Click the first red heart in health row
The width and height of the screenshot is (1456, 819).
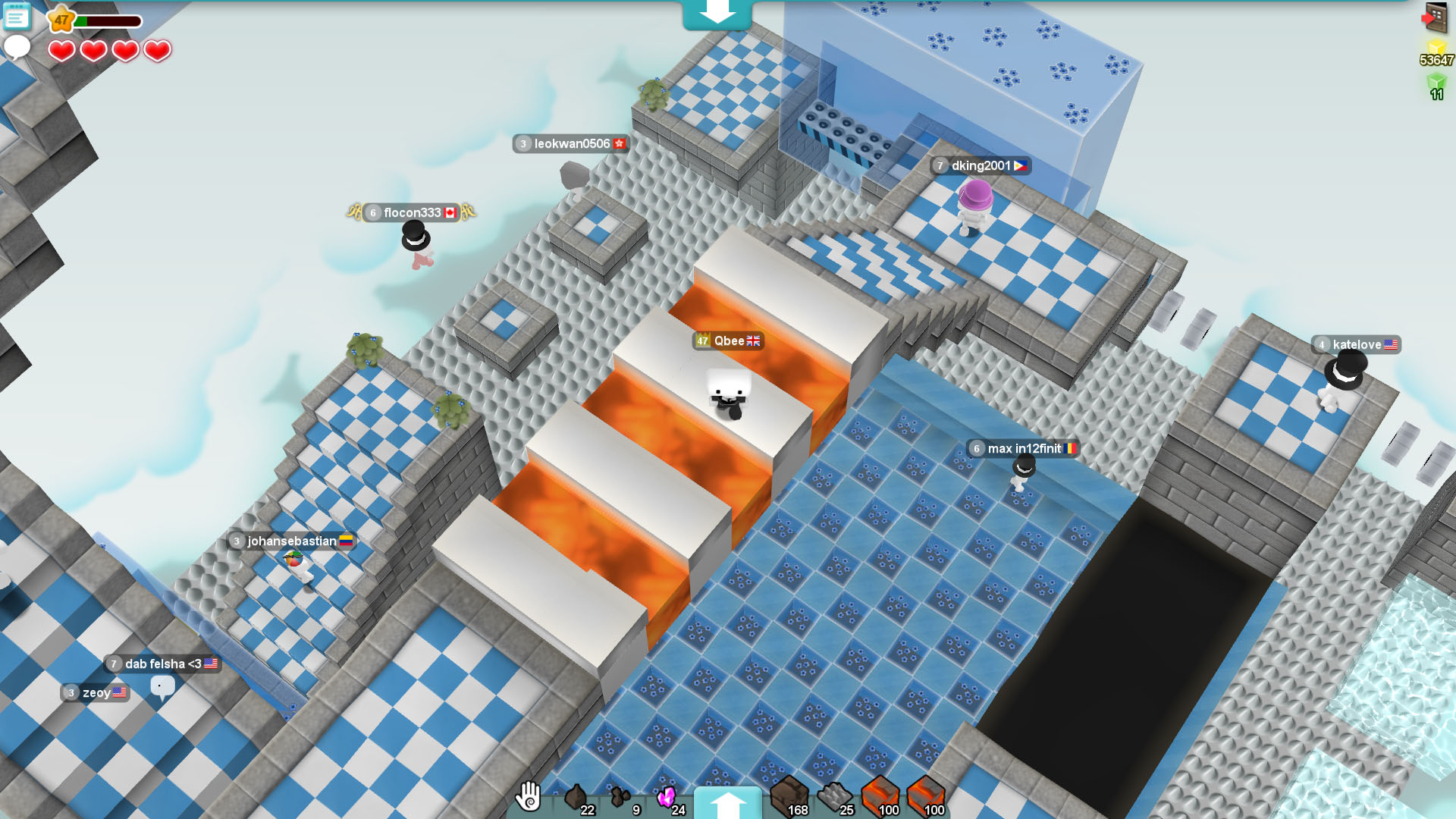coord(61,50)
